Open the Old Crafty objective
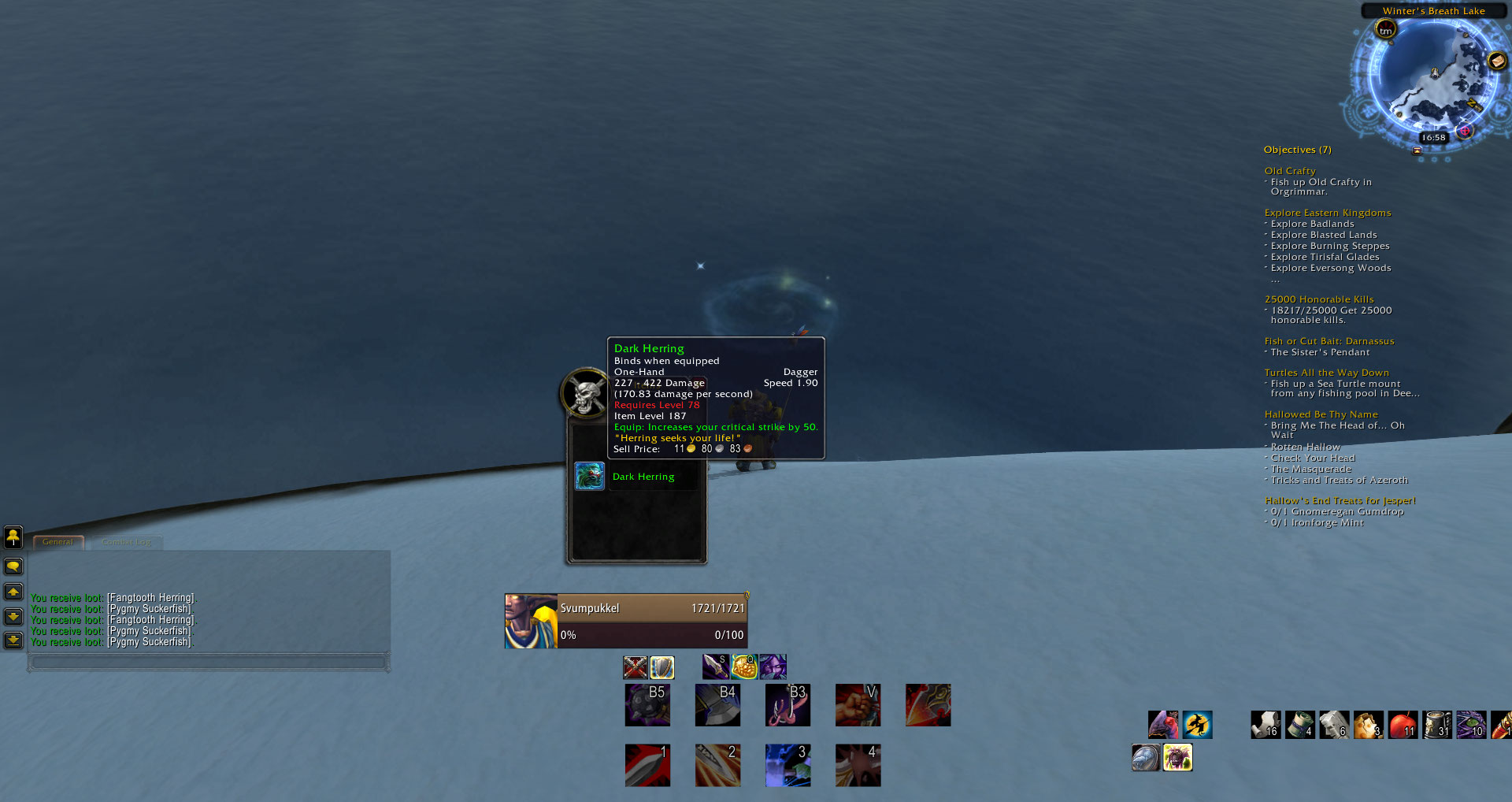The height and width of the screenshot is (802, 1512). pos(1290,171)
